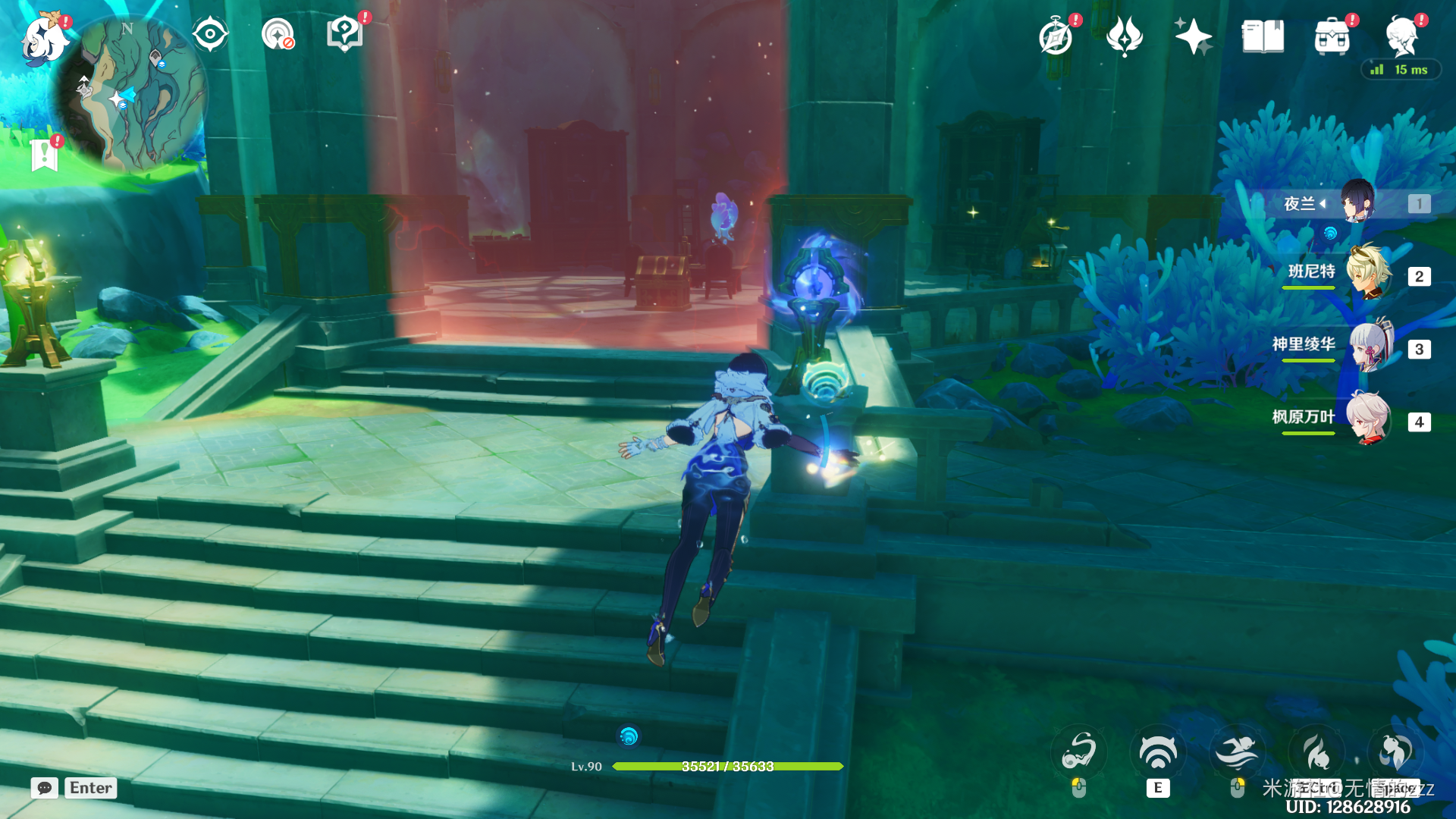Open the tutorial tips icon
Screen dimensions: 1456x819
(345, 35)
